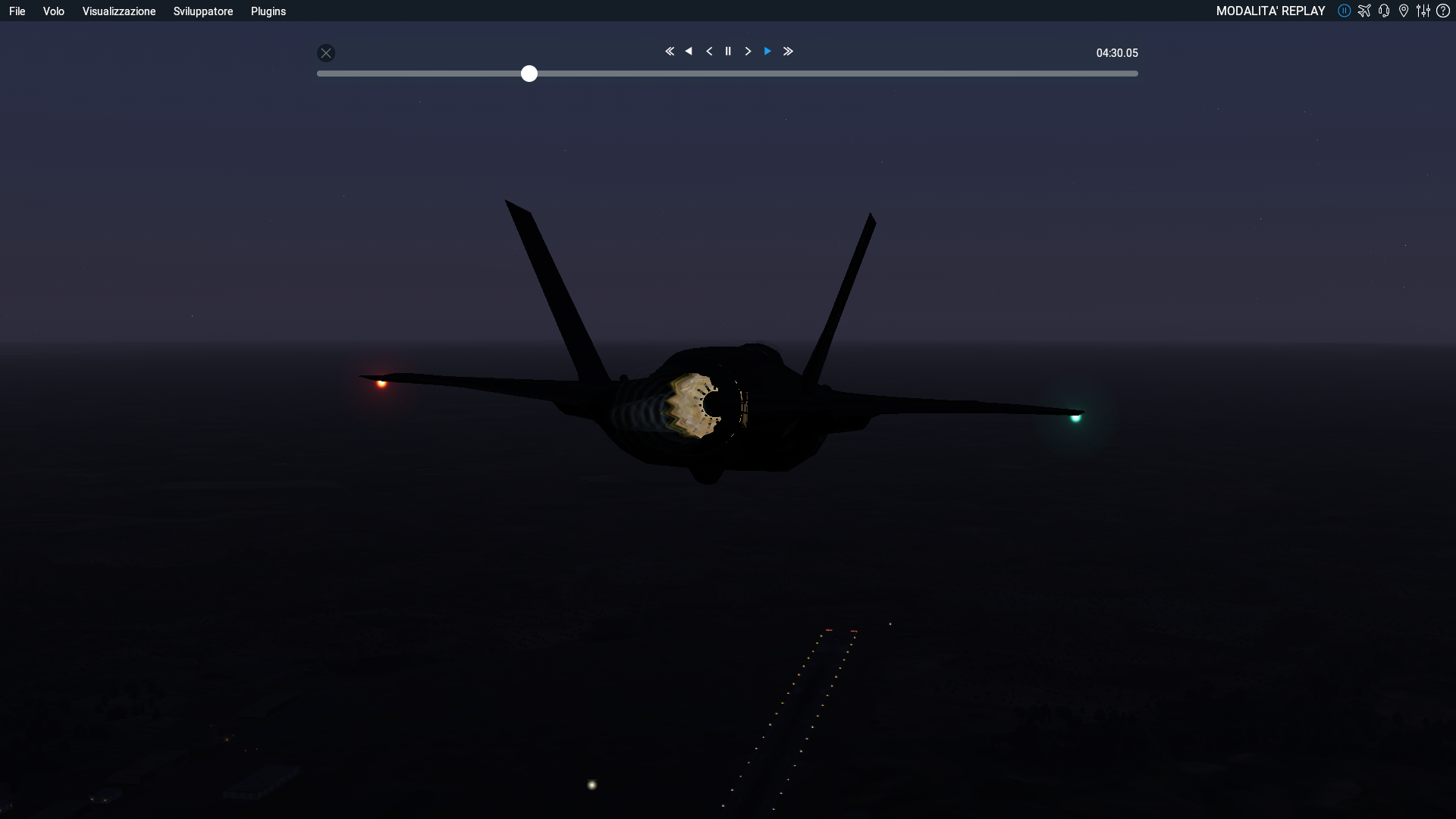Click the double-left fast rewind button

[x=670, y=52]
